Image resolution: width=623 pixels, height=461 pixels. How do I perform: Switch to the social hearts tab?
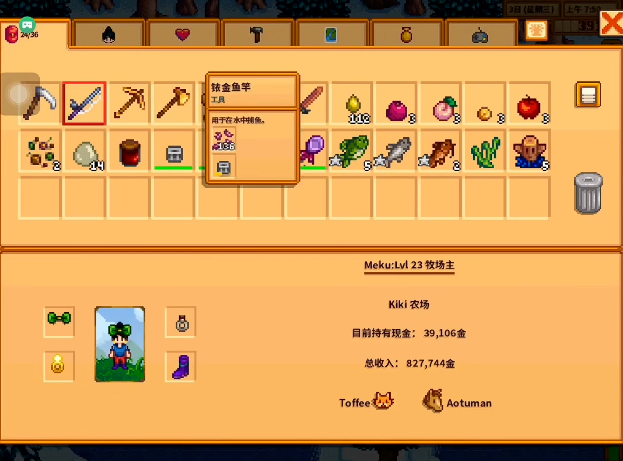(182, 34)
